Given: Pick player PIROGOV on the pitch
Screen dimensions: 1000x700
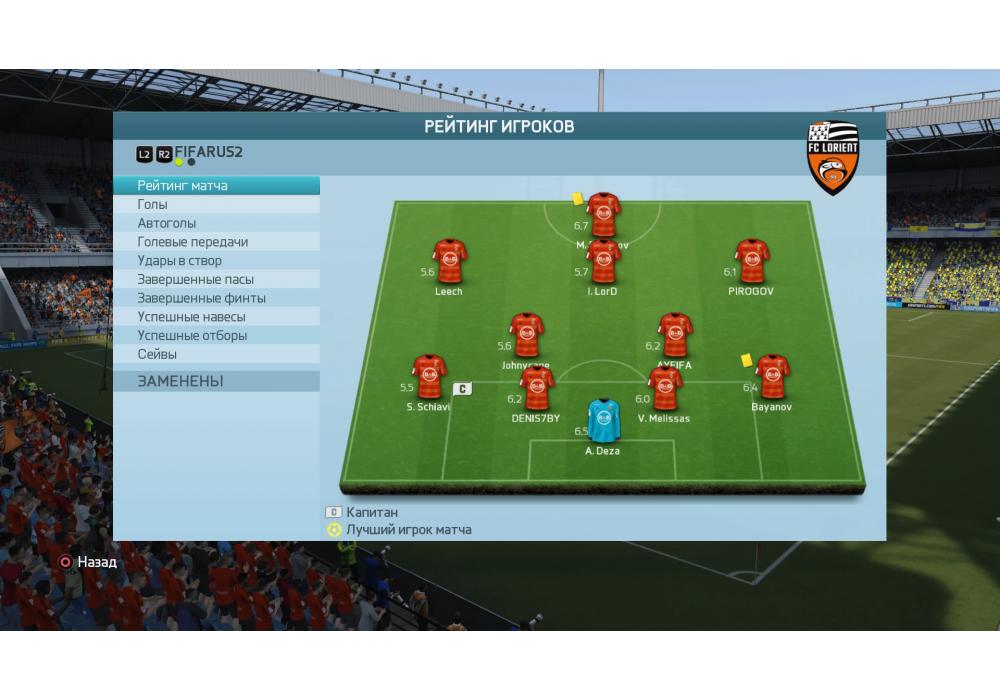Looking at the screenshot, I should coord(752,262).
